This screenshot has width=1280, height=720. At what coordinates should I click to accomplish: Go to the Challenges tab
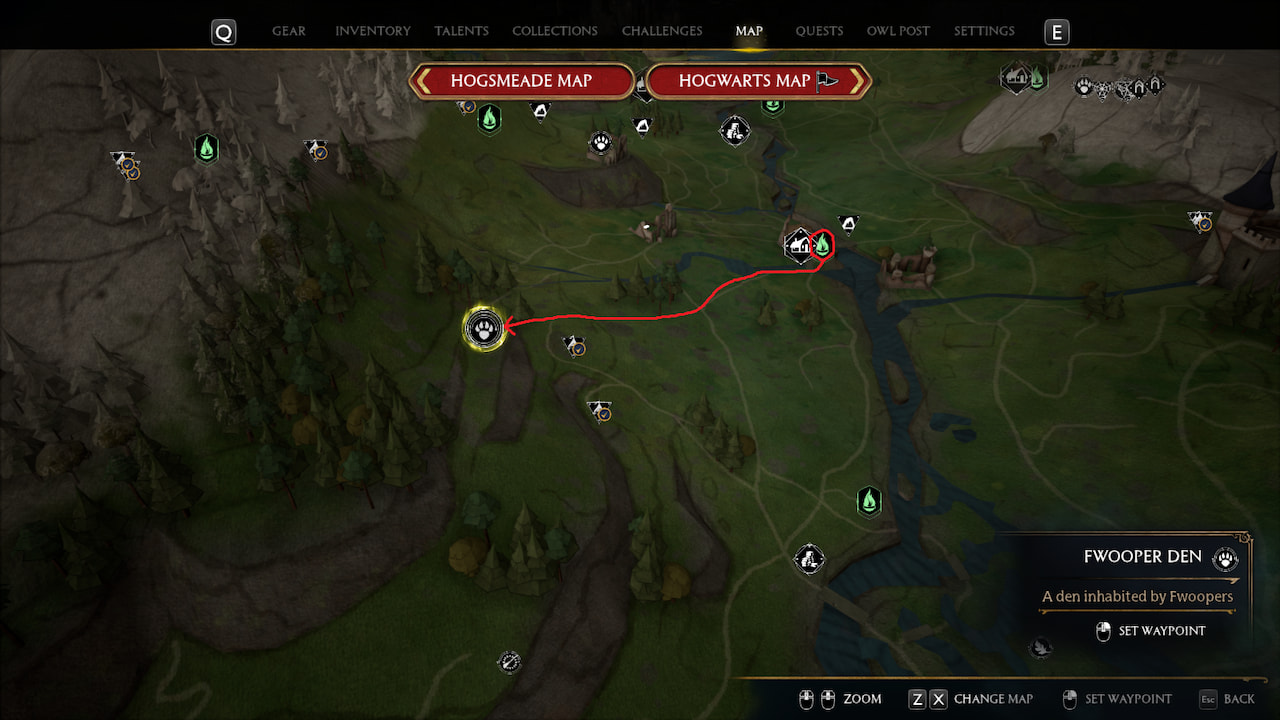point(662,31)
